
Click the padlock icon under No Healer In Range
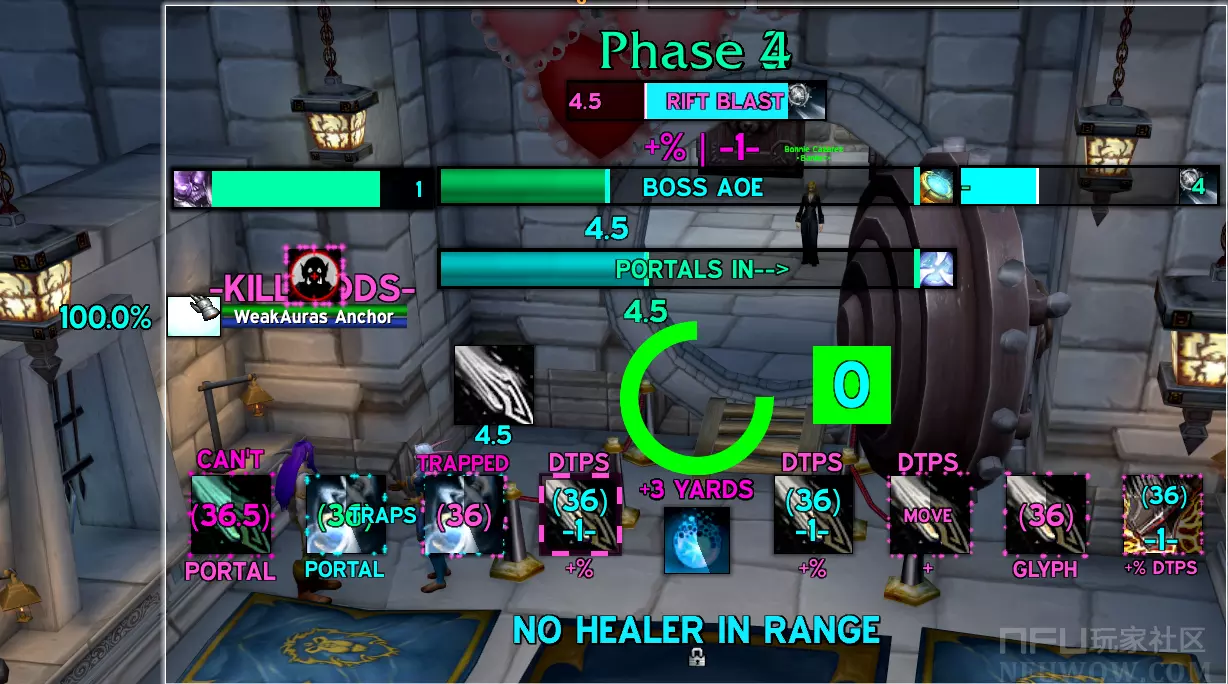pos(696,657)
